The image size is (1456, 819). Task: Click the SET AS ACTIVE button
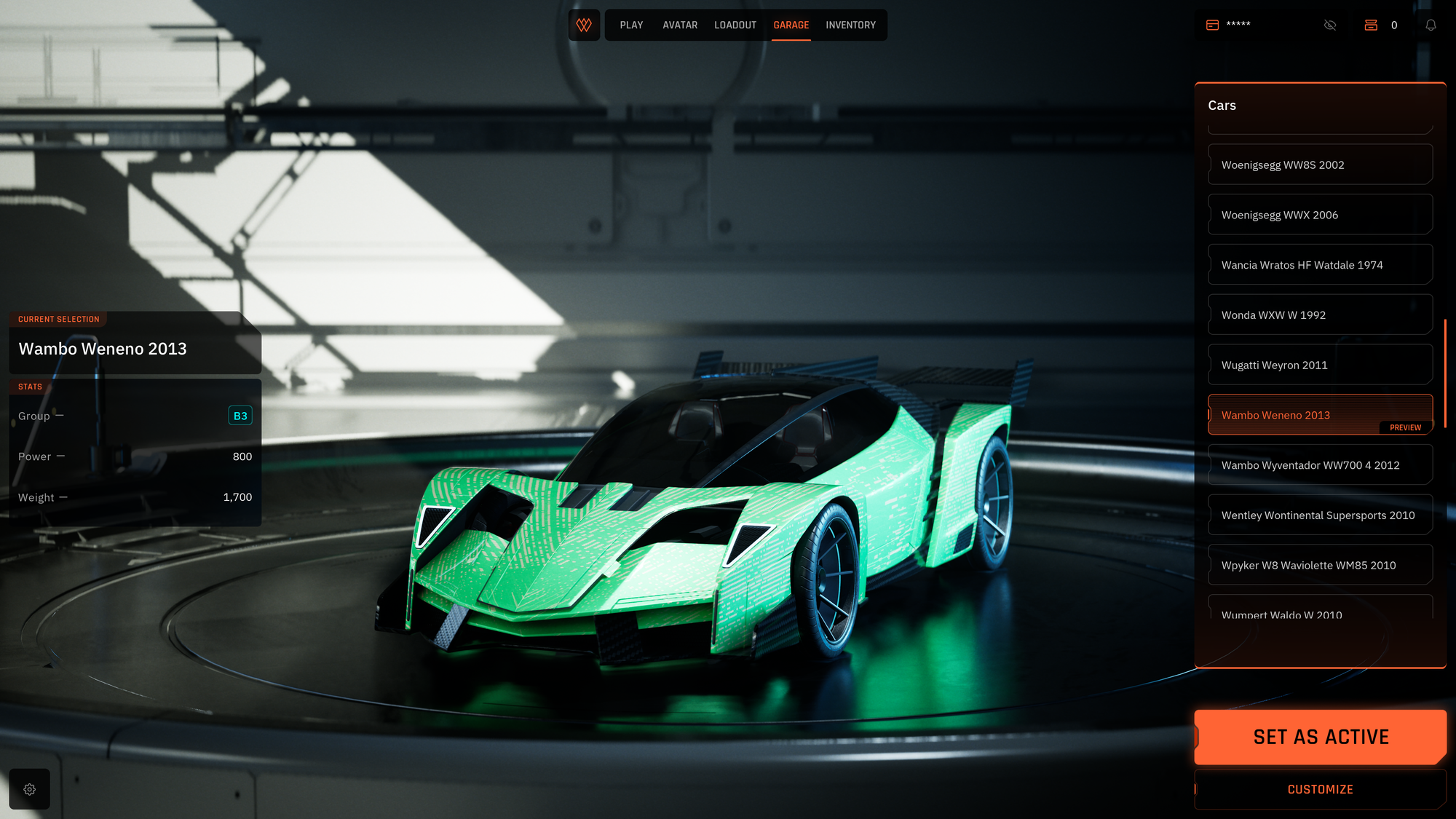coord(1320,737)
